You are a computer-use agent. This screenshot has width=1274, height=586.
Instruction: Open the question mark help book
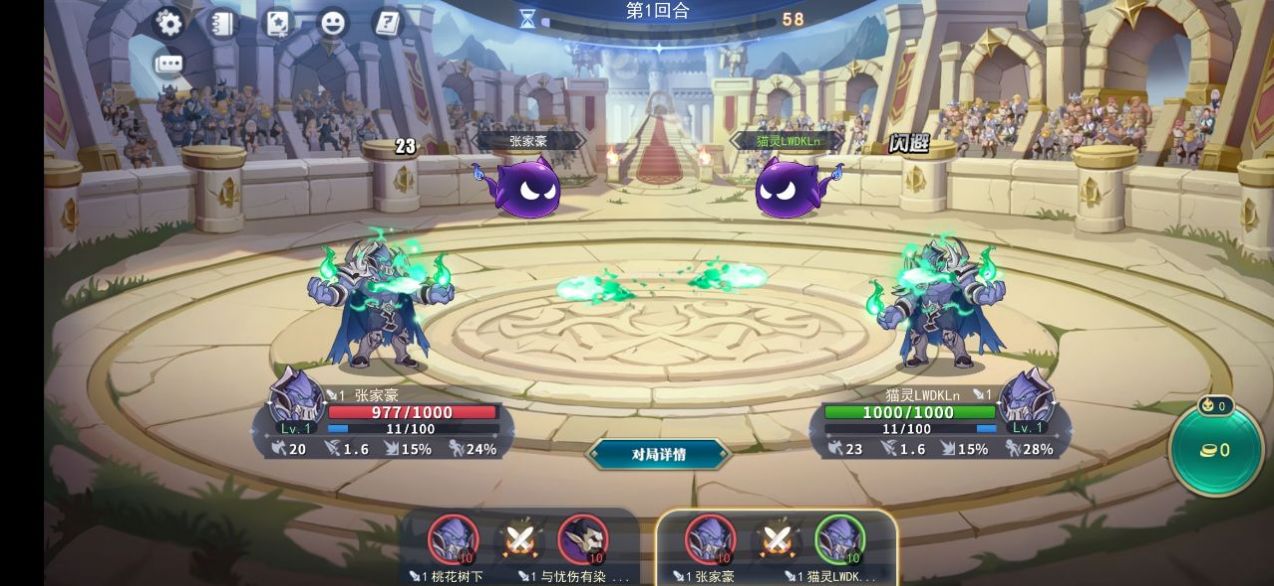tap(387, 23)
